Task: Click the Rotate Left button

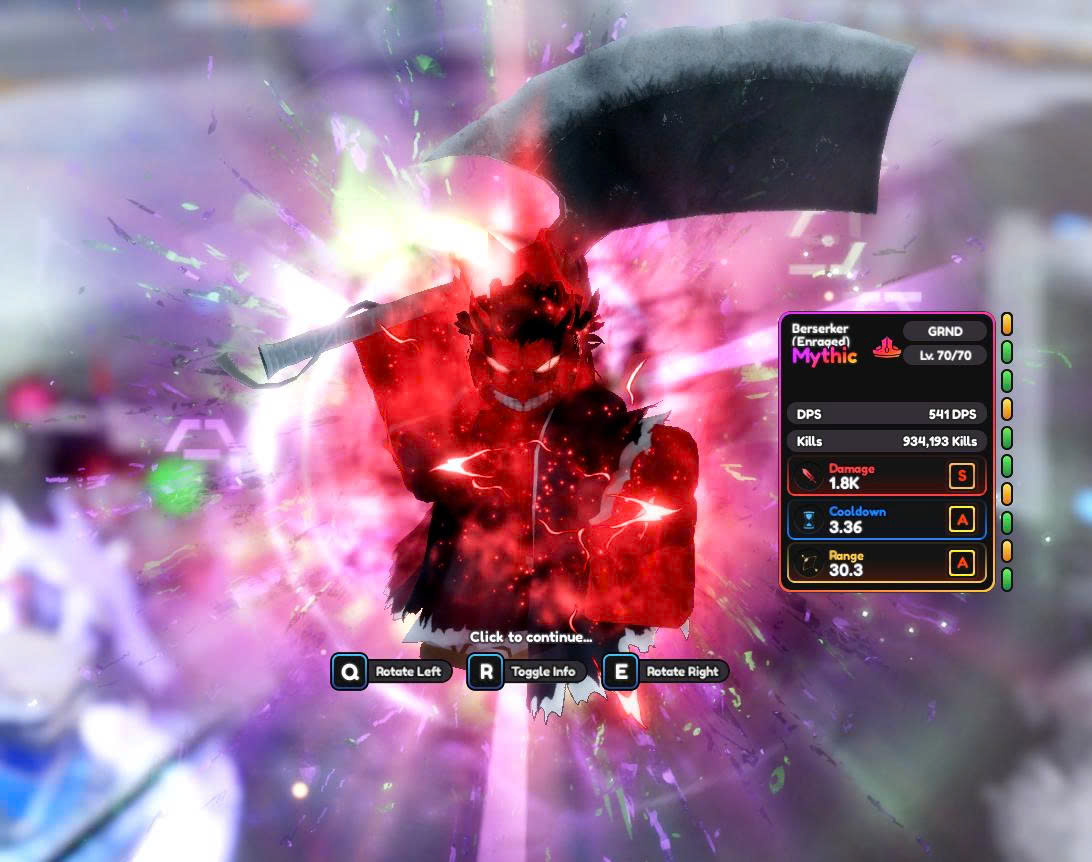Action: 394,672
